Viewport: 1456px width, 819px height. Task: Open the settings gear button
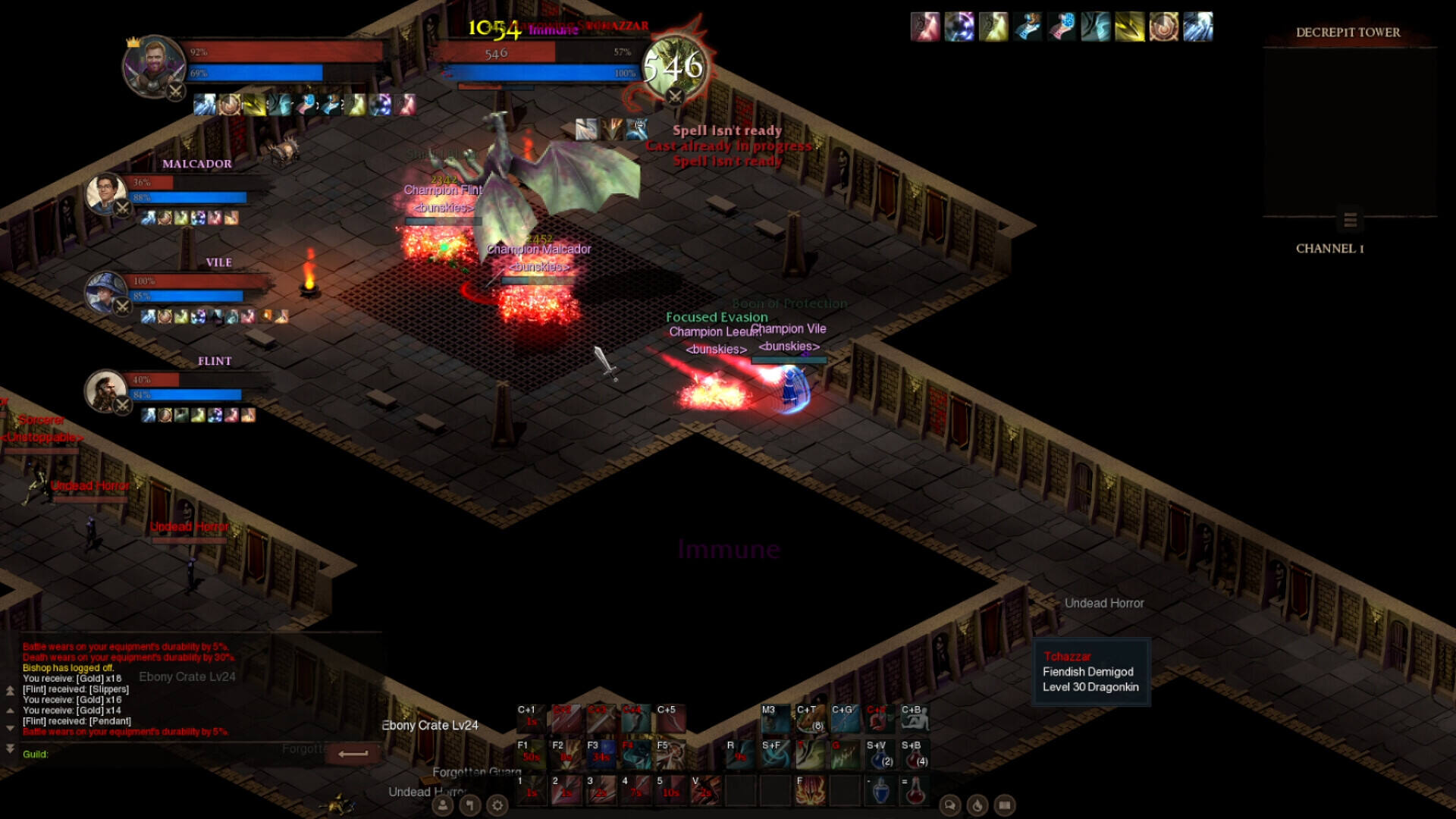497,805
